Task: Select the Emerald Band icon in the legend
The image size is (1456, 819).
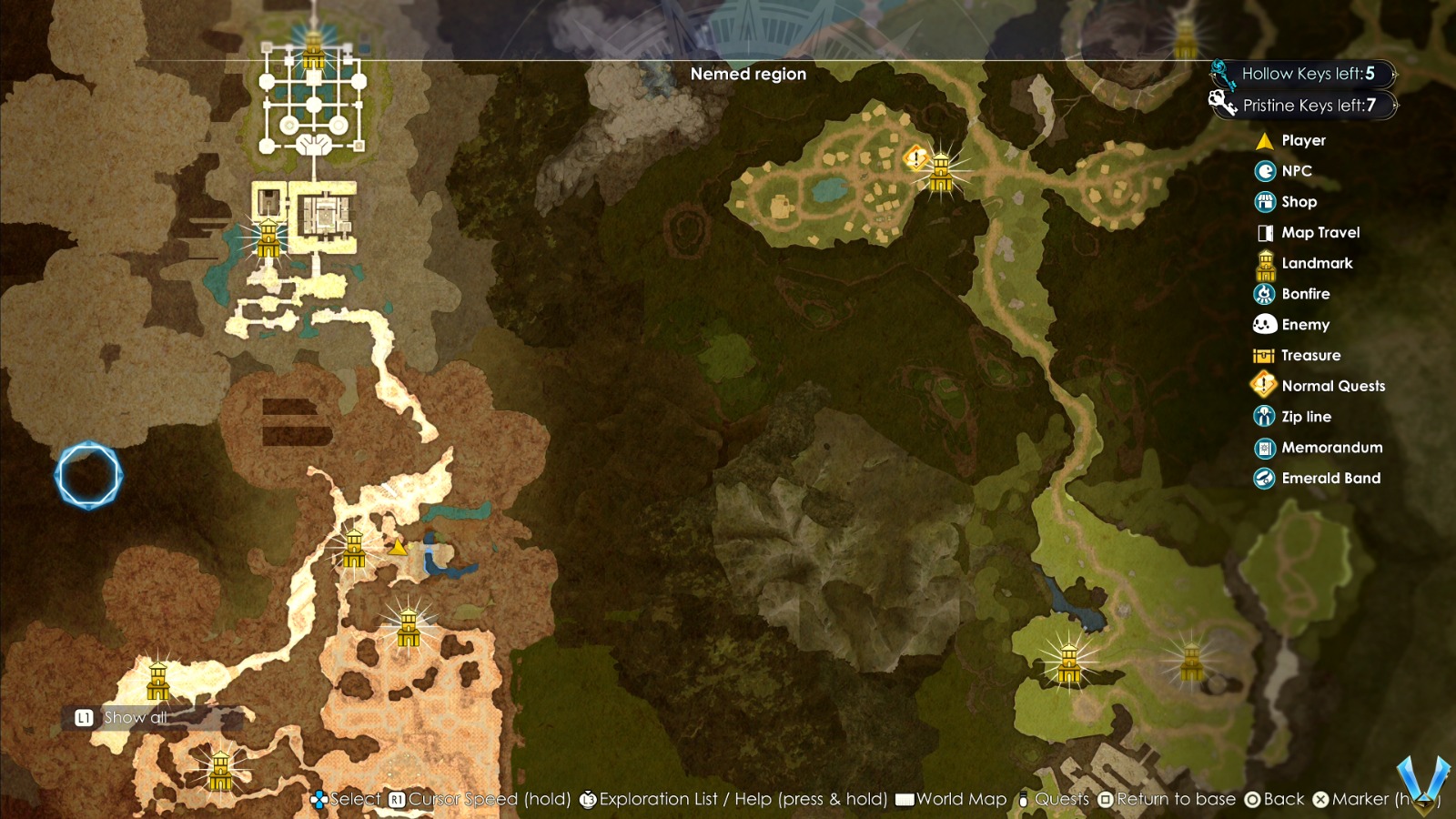Action: point(1264,478)
